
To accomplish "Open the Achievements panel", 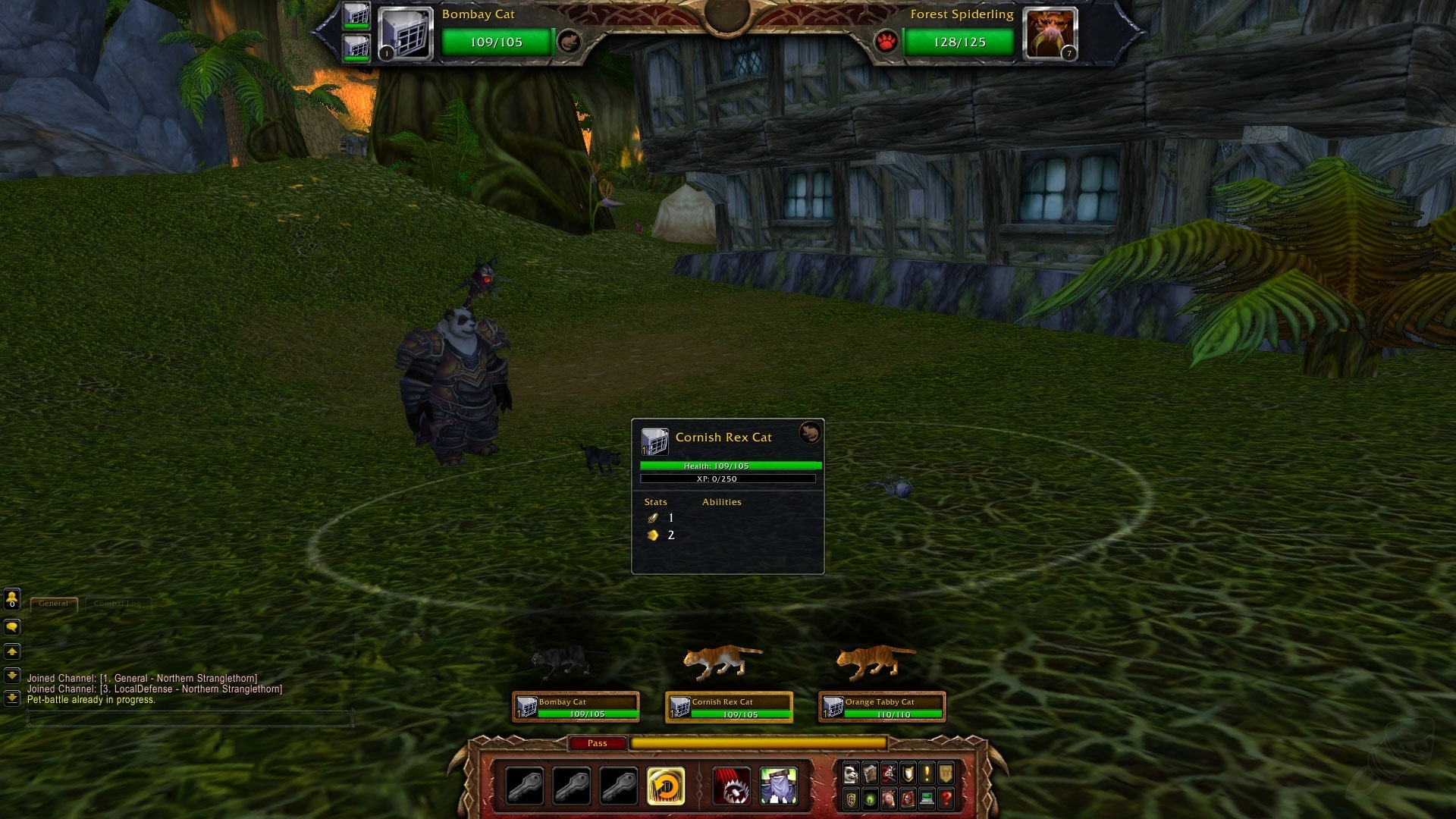I will tap(908, 773).
